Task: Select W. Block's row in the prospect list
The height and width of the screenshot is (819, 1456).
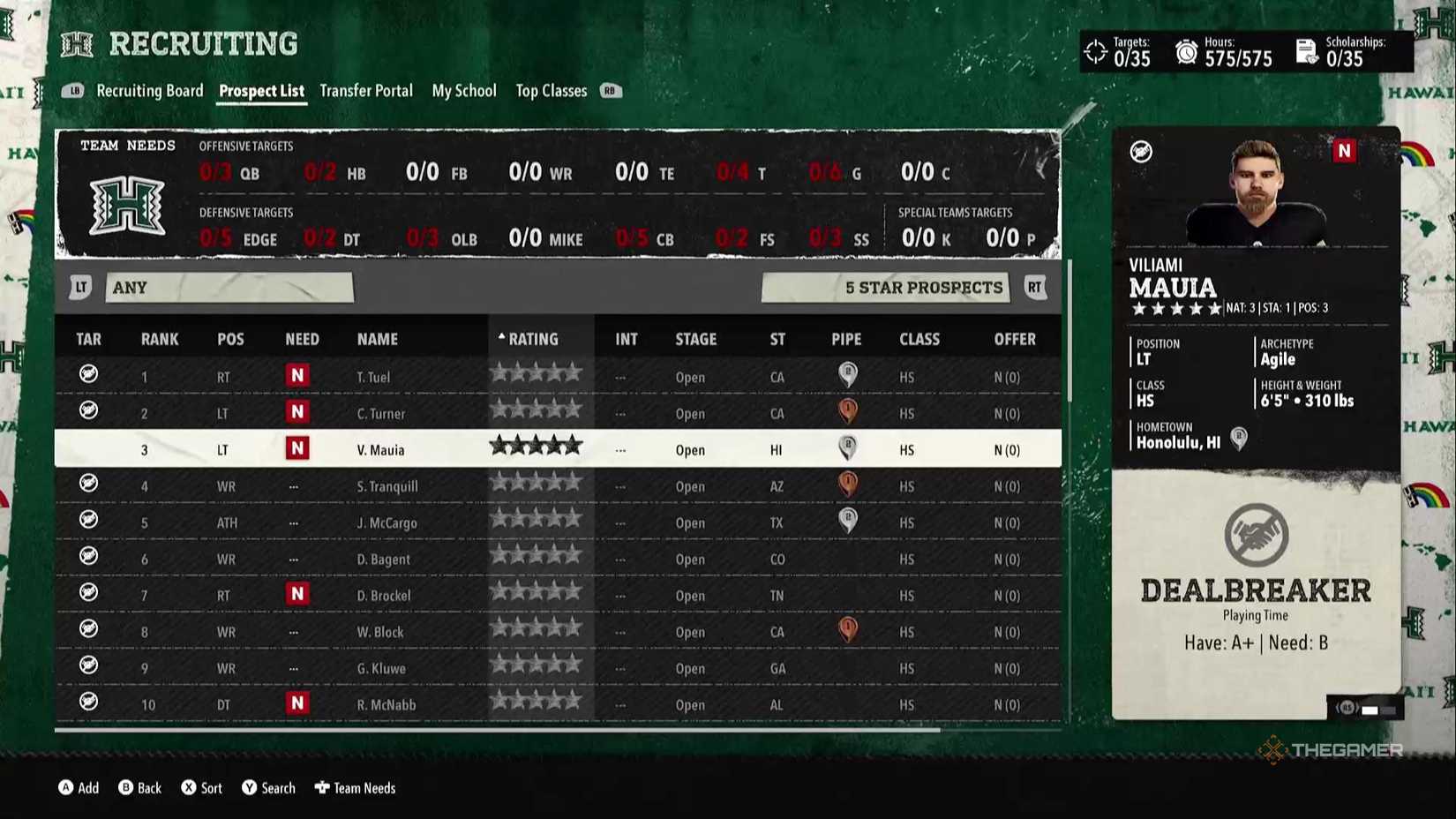Action: tap(556, 631)
